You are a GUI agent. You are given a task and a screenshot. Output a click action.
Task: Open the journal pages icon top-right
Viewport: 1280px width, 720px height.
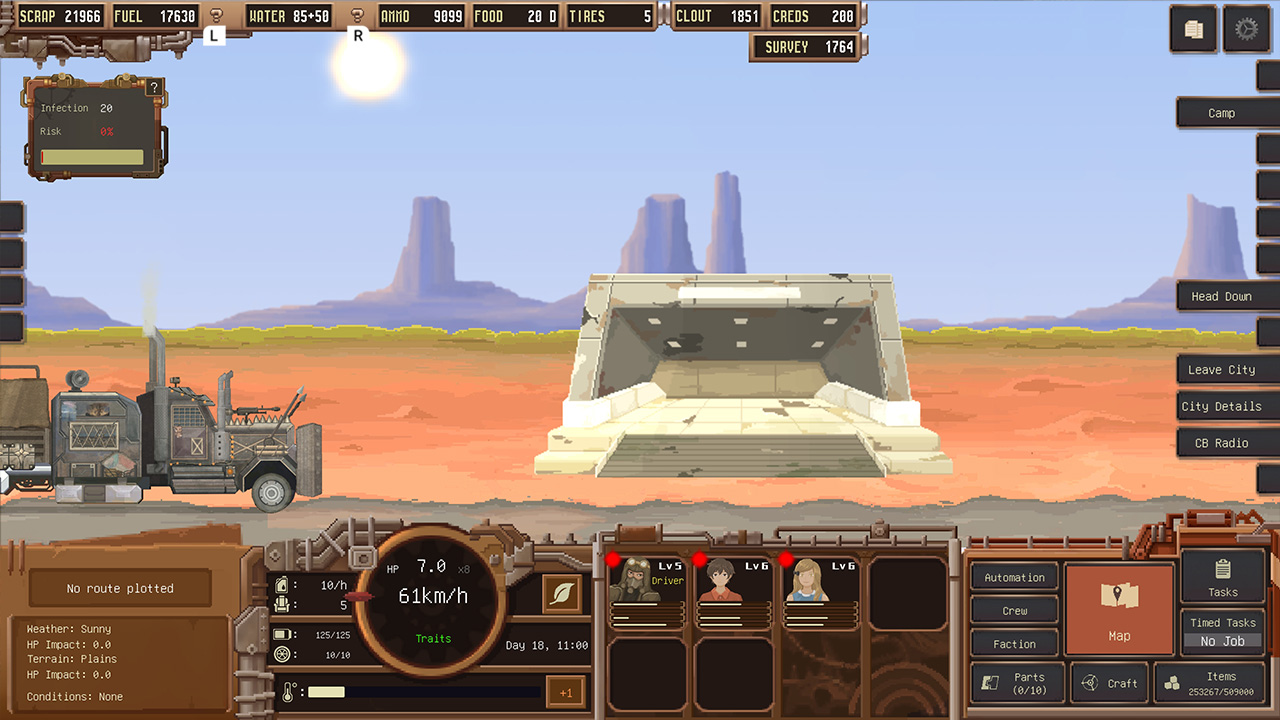1193,30
